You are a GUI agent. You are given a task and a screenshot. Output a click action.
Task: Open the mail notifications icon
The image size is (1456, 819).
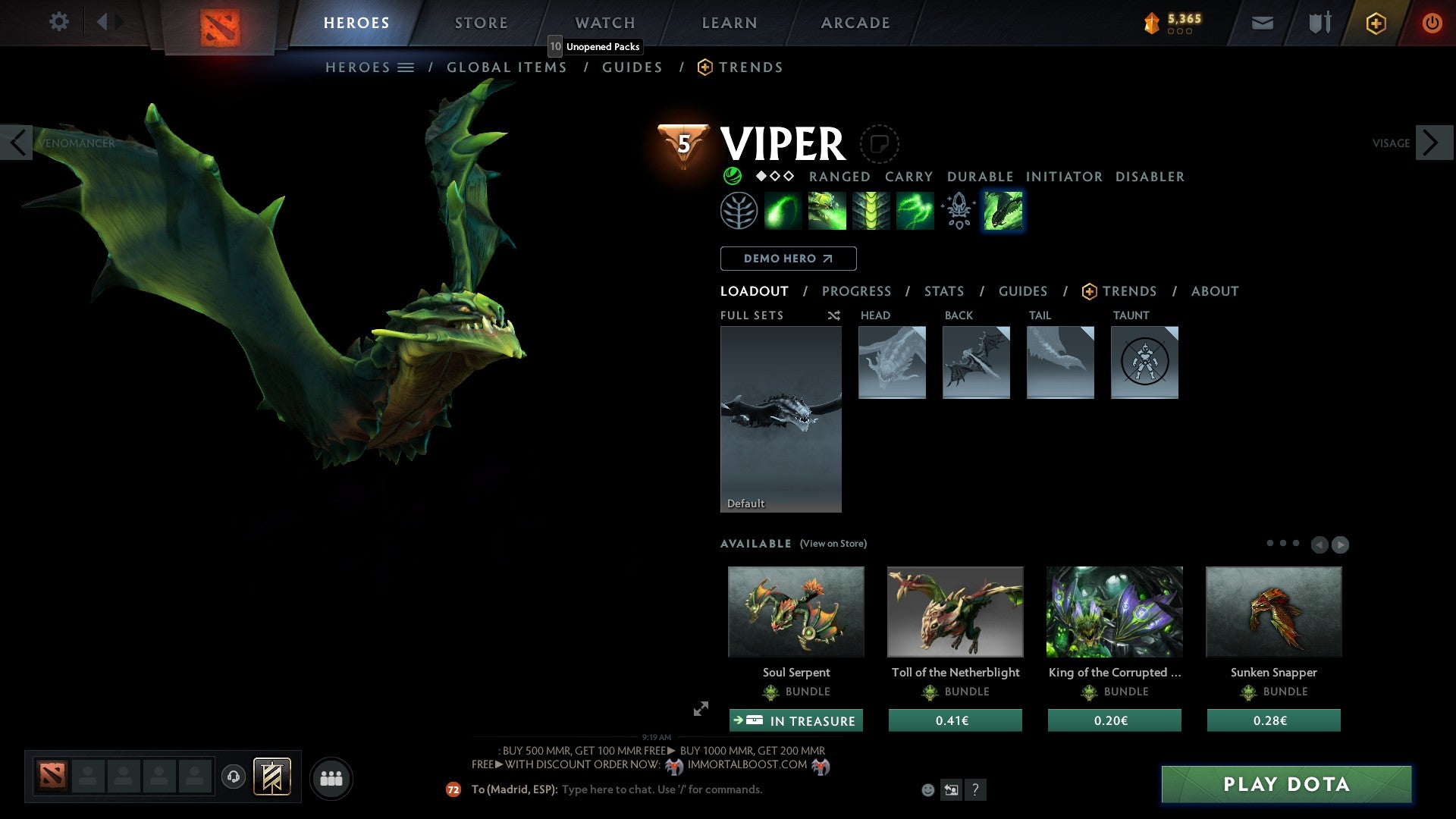(x=1262, y=23)
